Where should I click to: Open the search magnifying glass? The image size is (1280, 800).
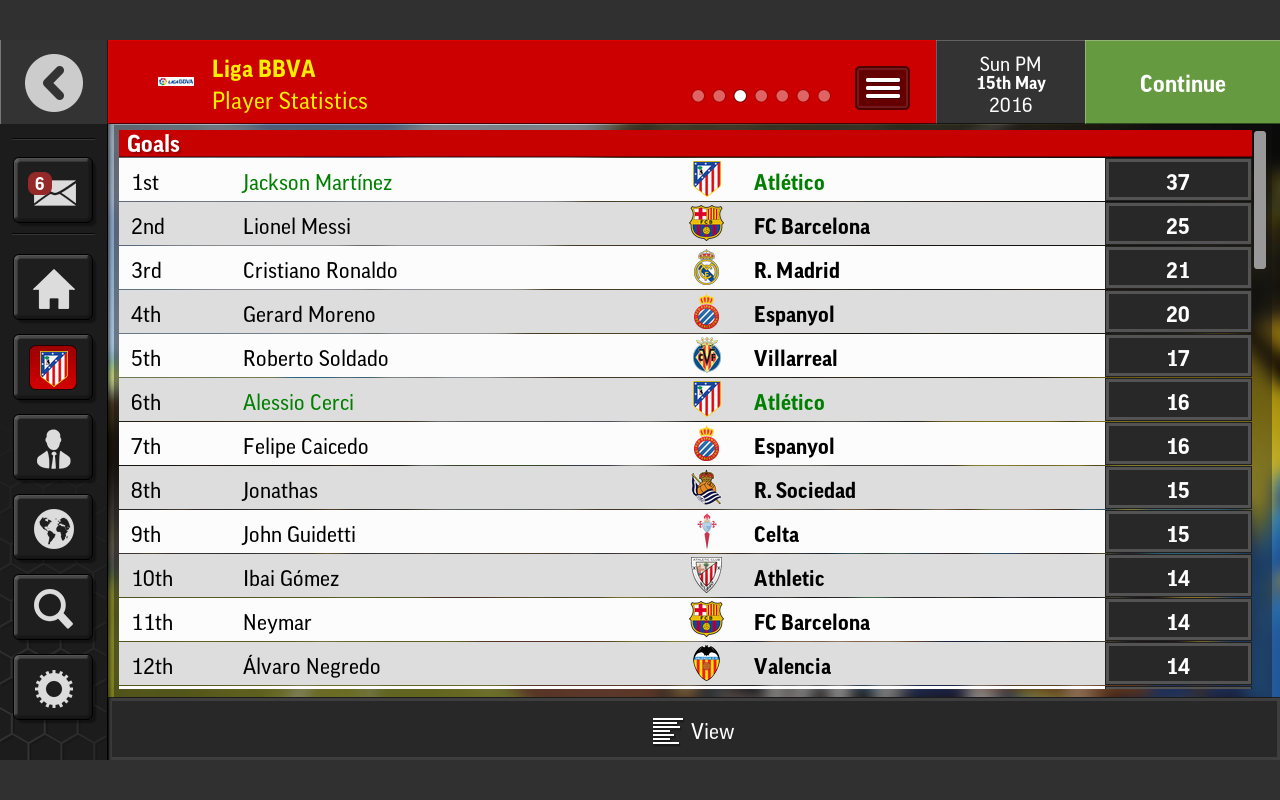pyautogui.click(x=53, y=608)
